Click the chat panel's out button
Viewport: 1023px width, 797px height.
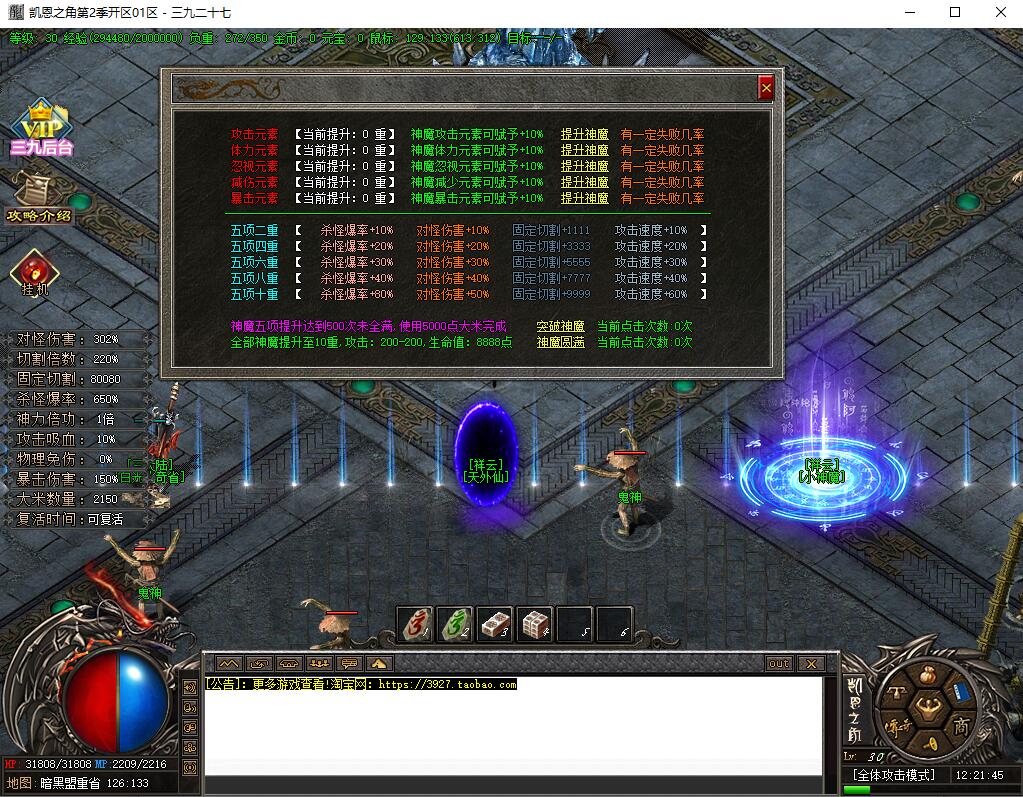779,663
